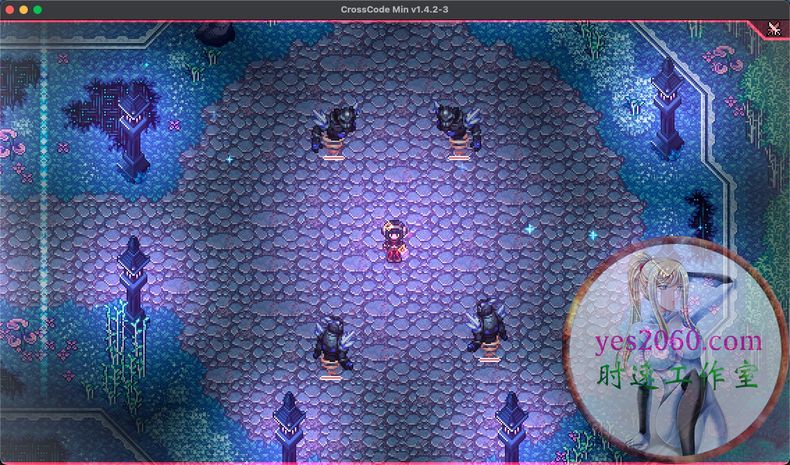Click the crossed swords combat icon

click(775, 28)
